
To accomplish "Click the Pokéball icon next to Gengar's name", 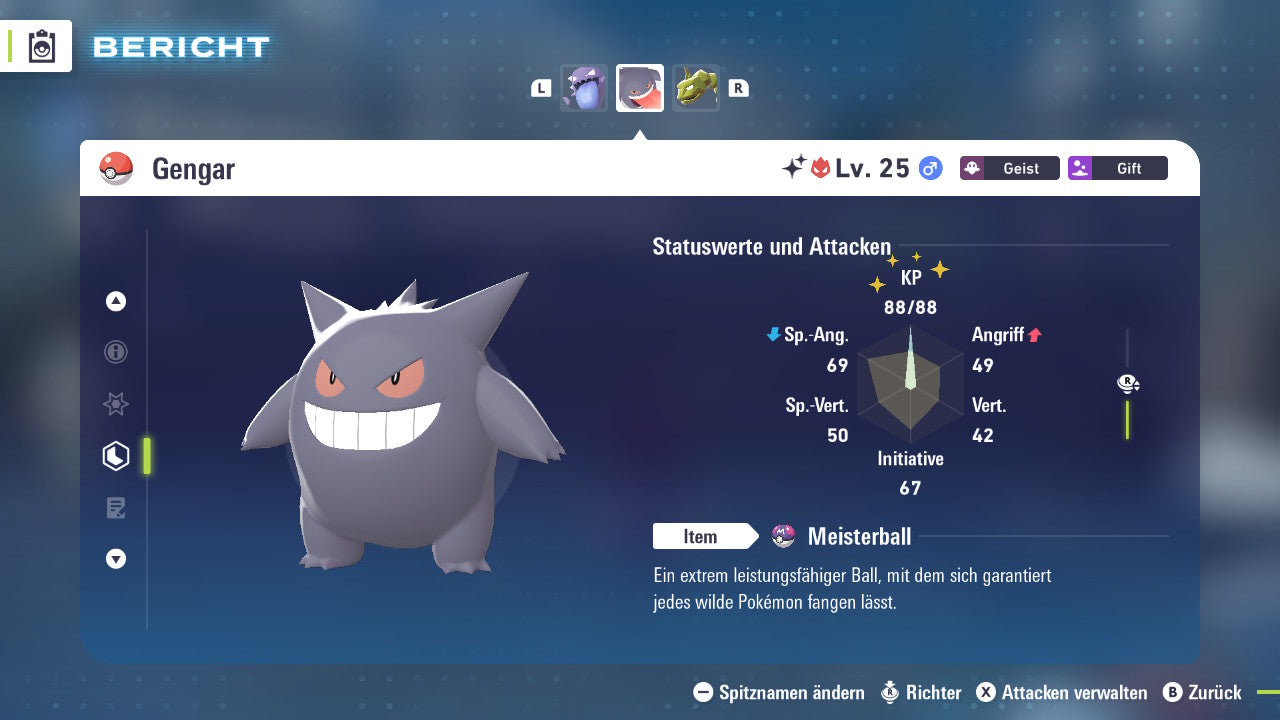I will click(114, 168).
